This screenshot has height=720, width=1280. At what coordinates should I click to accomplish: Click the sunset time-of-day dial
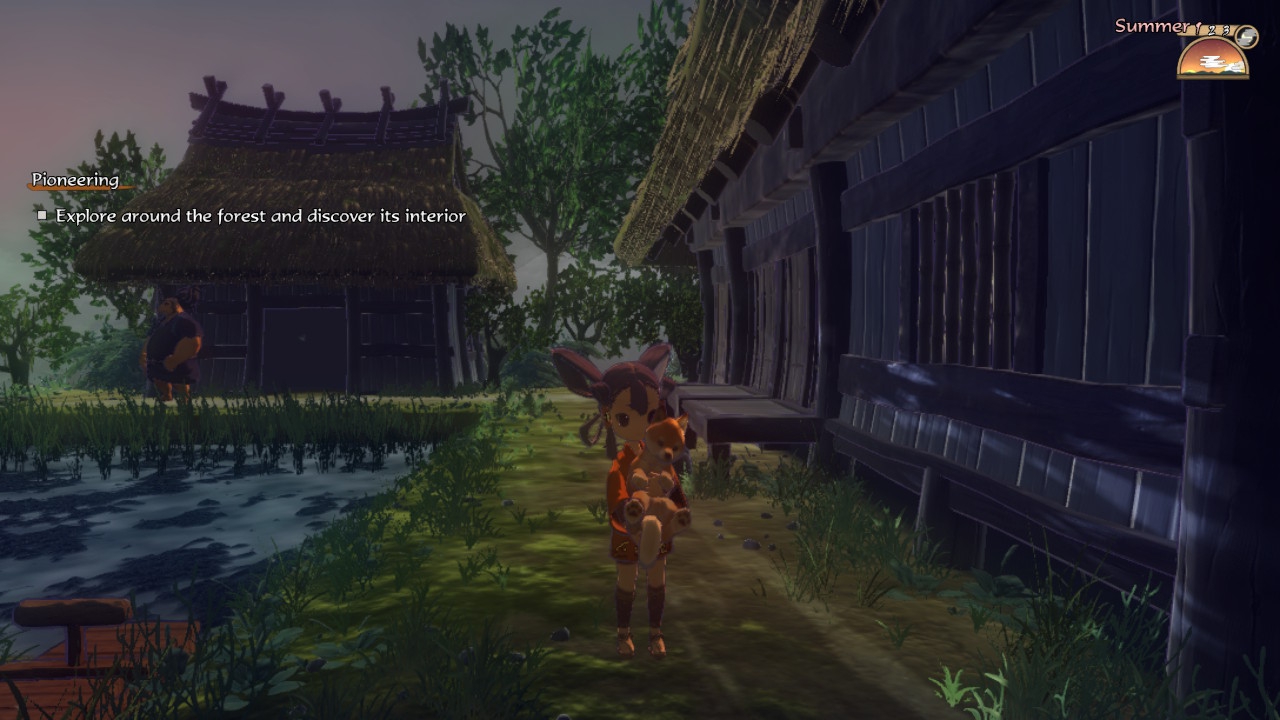pos(1212,59)
